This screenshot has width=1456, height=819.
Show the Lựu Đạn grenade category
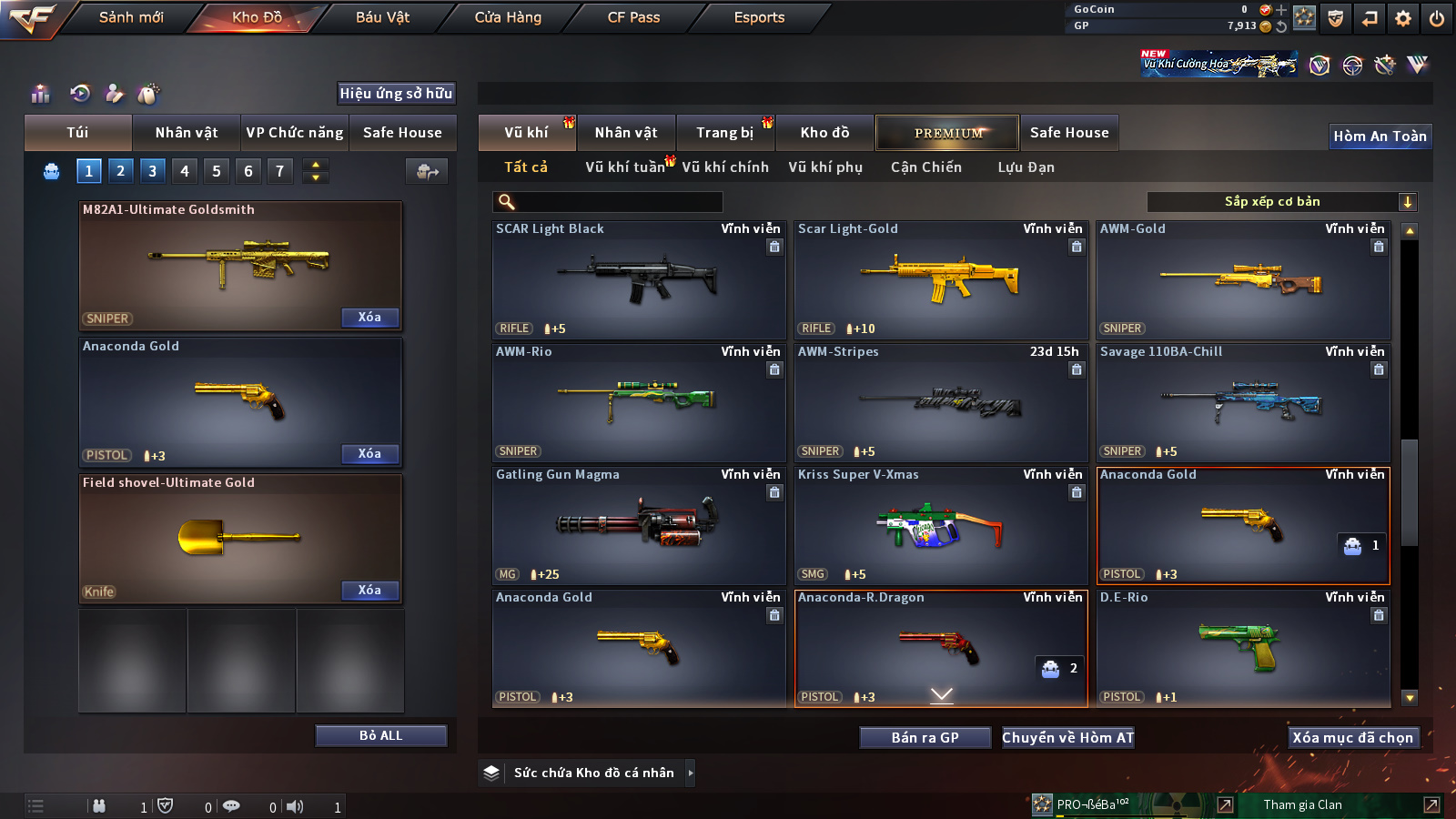pos(1026,167)
